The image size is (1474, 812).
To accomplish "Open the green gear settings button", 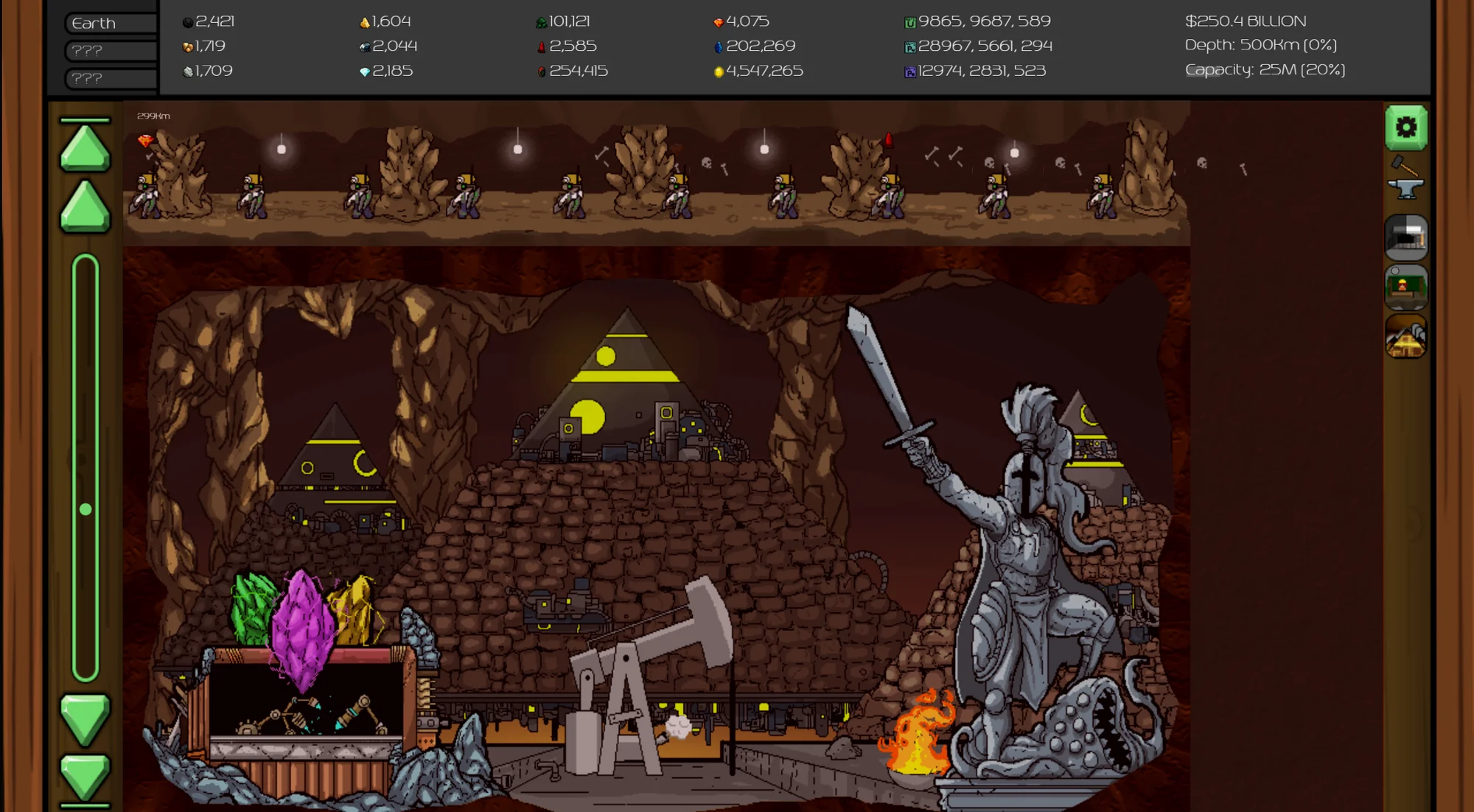I will 1405,128.
